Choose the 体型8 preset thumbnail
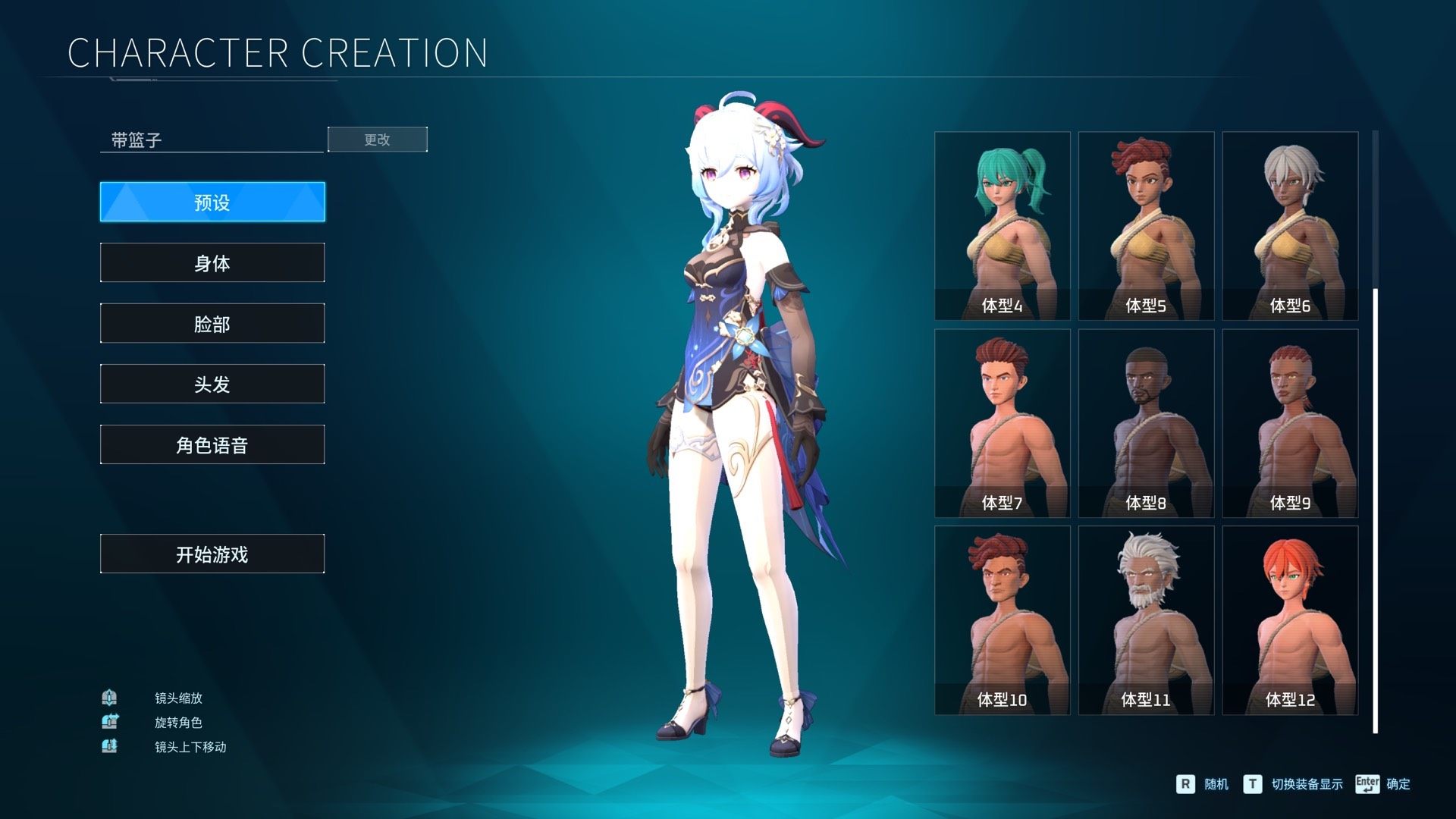 tap(1146, 422)
